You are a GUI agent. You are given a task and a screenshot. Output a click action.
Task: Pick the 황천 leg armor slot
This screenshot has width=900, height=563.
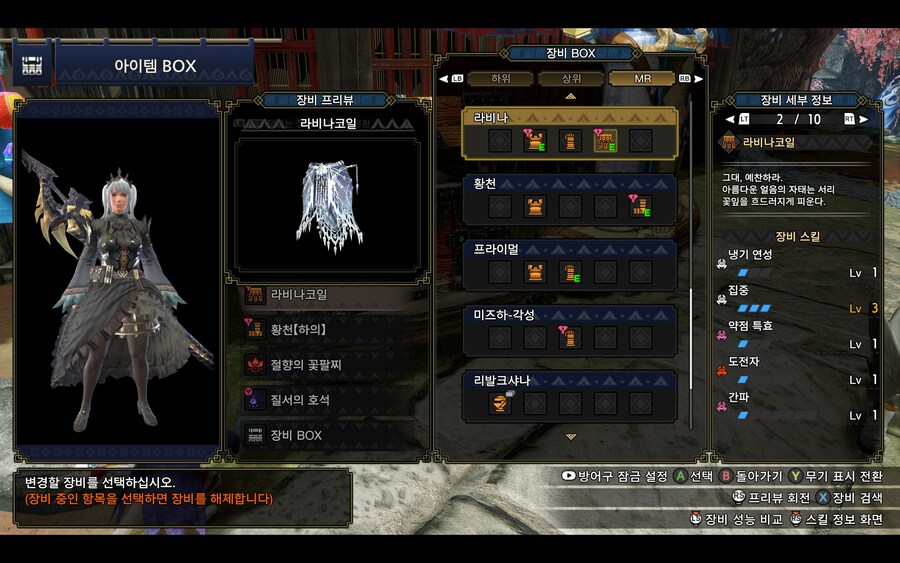click(640, 207)
